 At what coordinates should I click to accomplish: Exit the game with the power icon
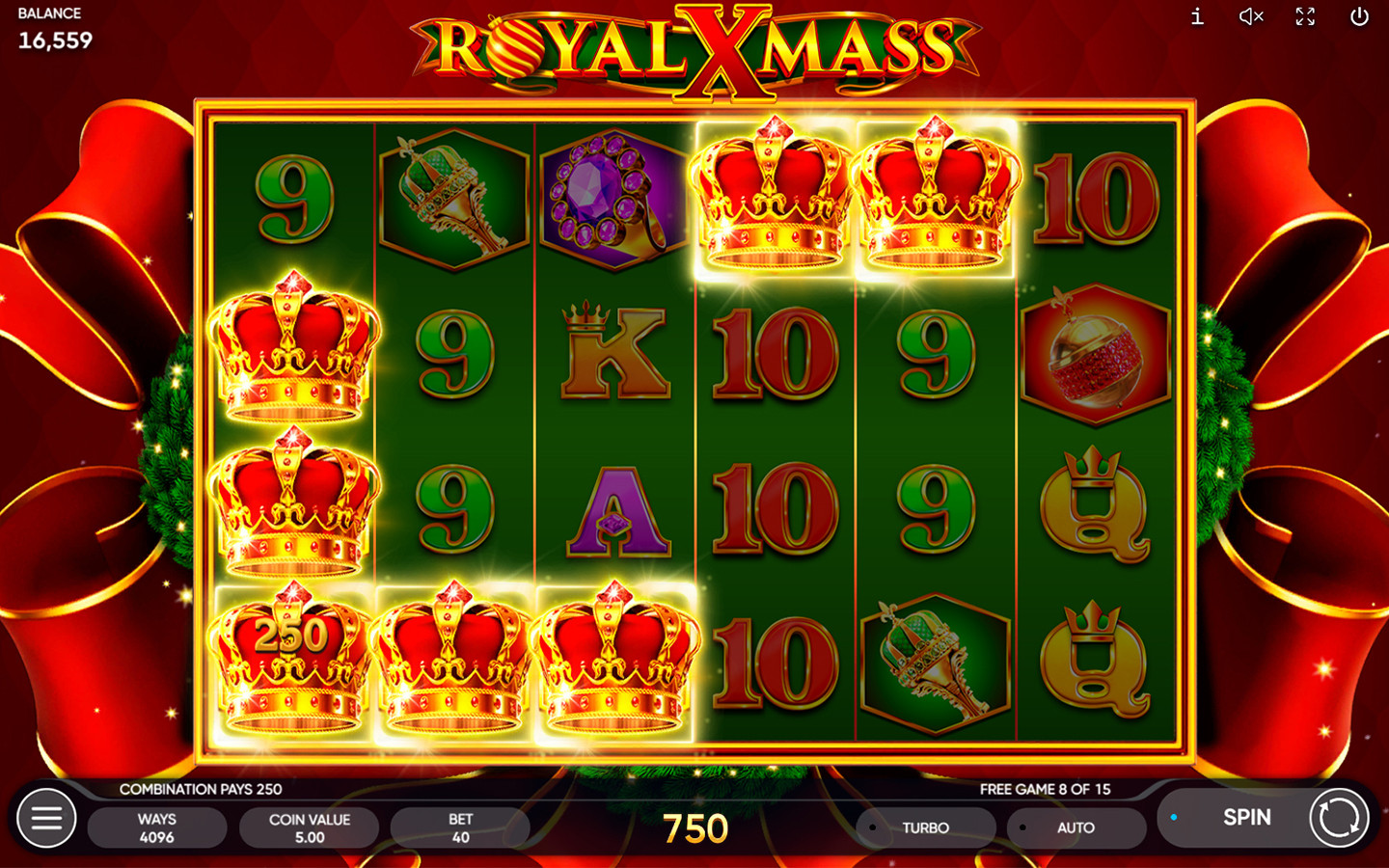point(1359,16)
